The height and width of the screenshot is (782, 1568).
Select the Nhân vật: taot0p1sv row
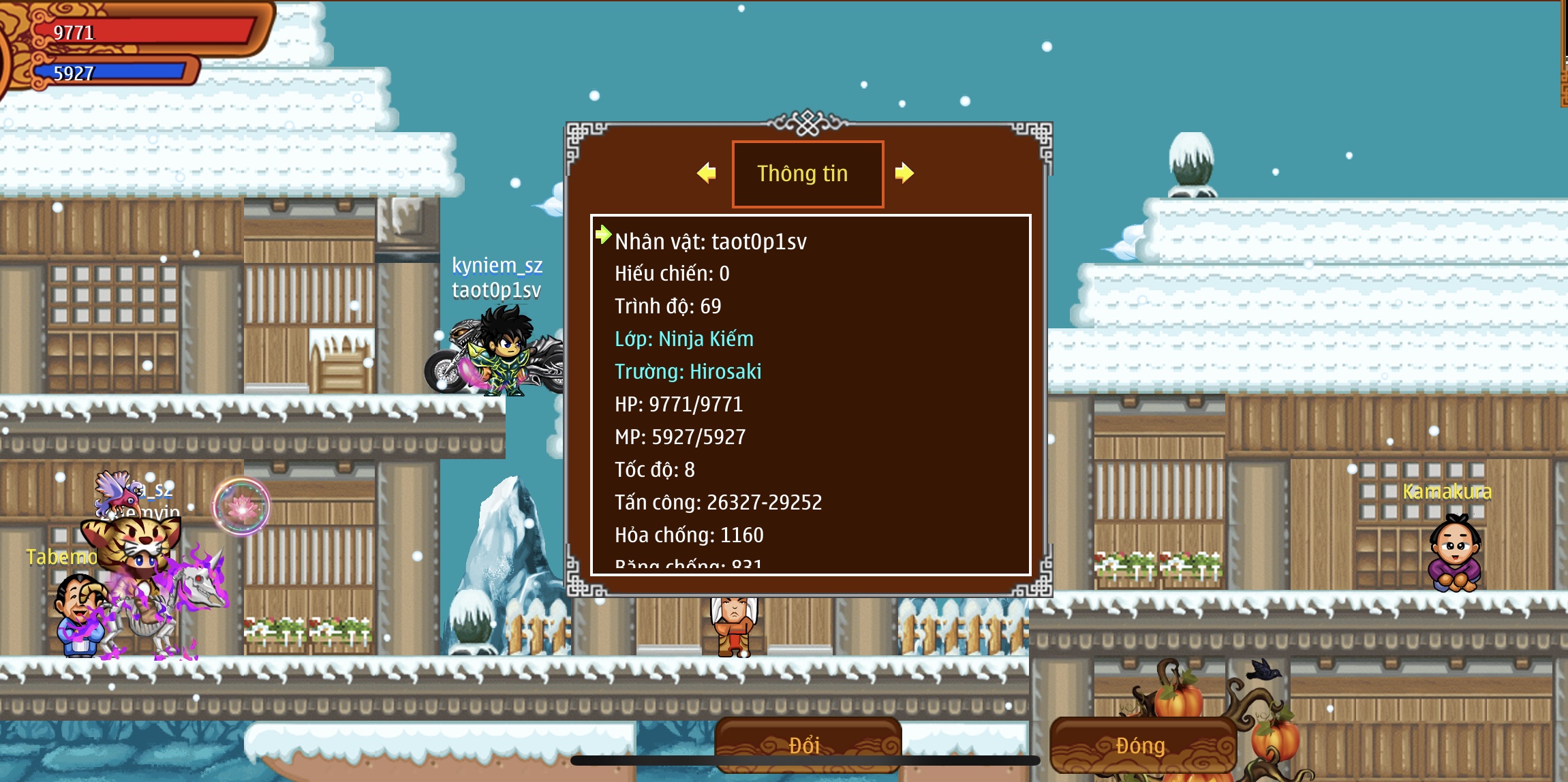pos(710,242)
